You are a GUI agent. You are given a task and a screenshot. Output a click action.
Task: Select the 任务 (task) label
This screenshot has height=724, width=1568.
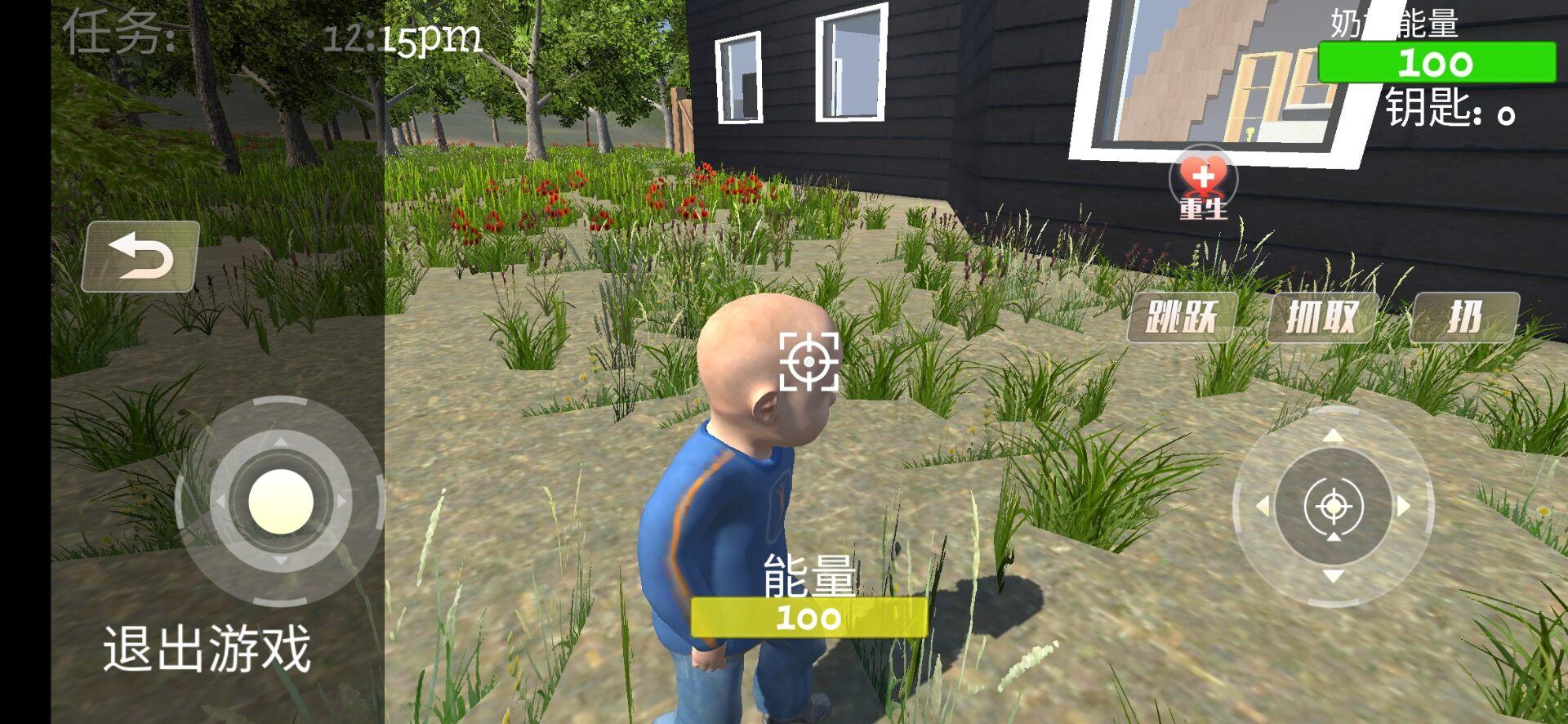pyautogui.click(x=118, y=33)
